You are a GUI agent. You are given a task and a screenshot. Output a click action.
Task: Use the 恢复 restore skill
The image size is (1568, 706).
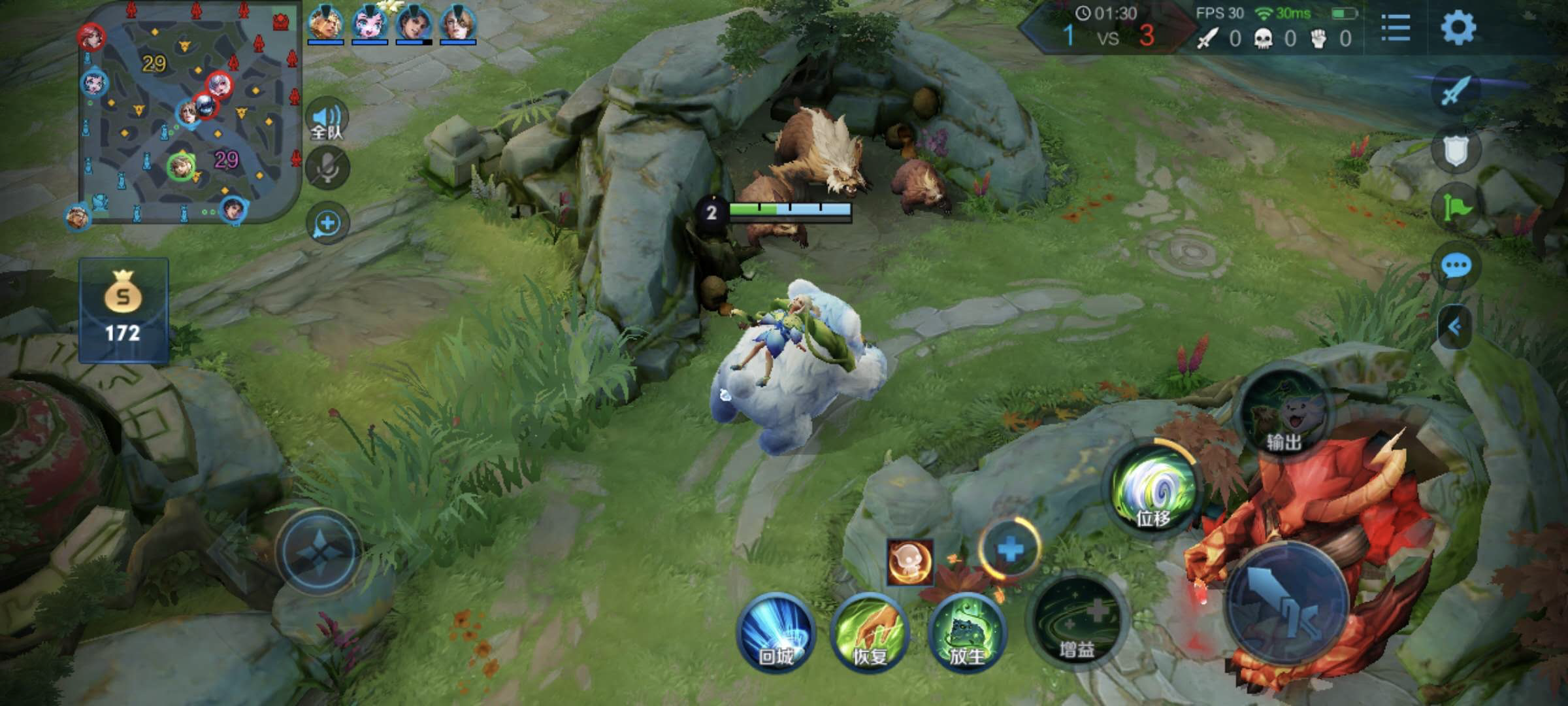pyautogui.click(x=870, y=633)
